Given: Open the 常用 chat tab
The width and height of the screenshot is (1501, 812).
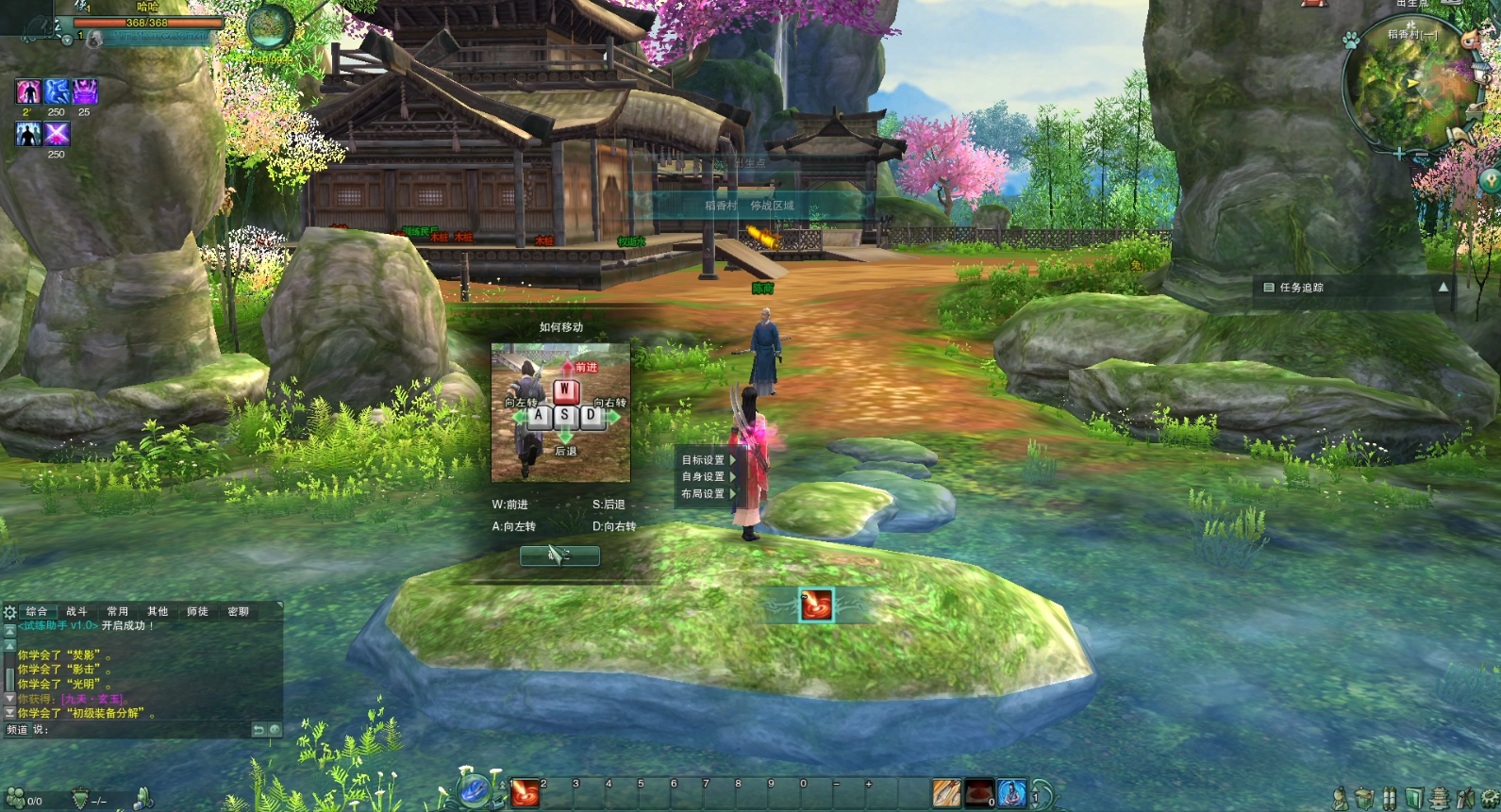Looking at the screenshot, I should coord(117,611).
